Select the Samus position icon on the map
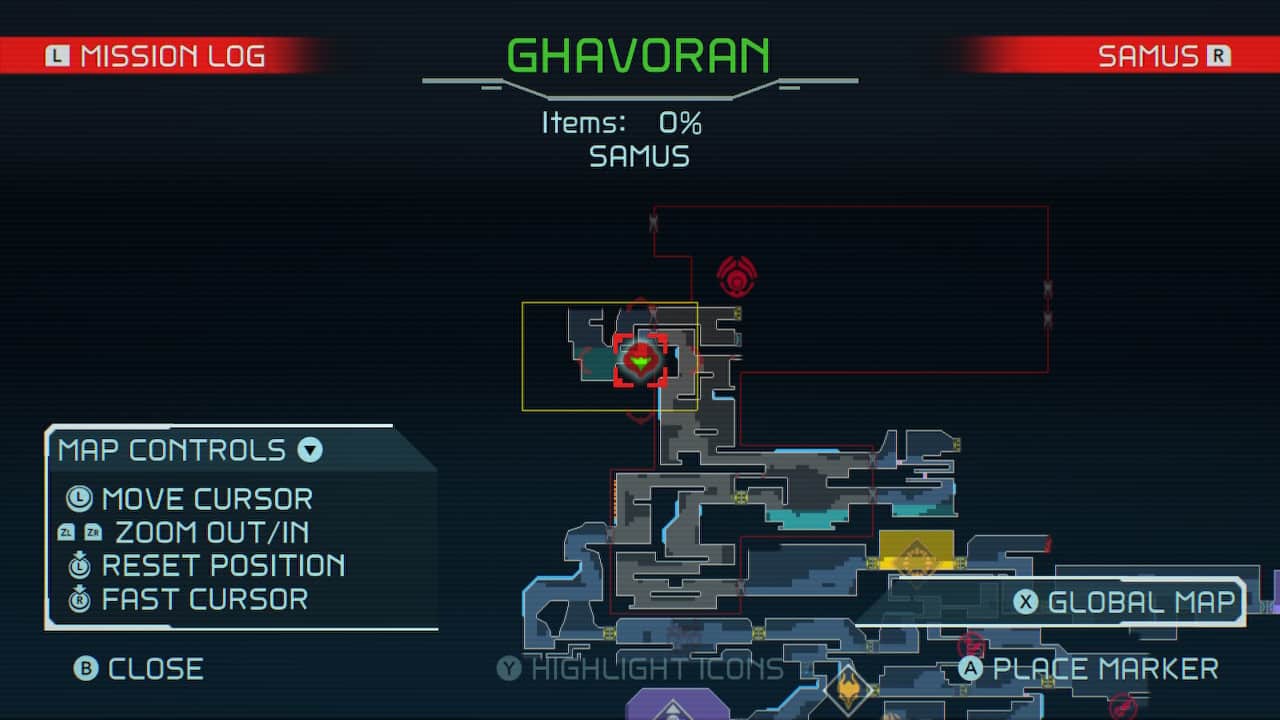Image resolution: width=1280 pixels, height=720 pixels. tap(640, 361)
